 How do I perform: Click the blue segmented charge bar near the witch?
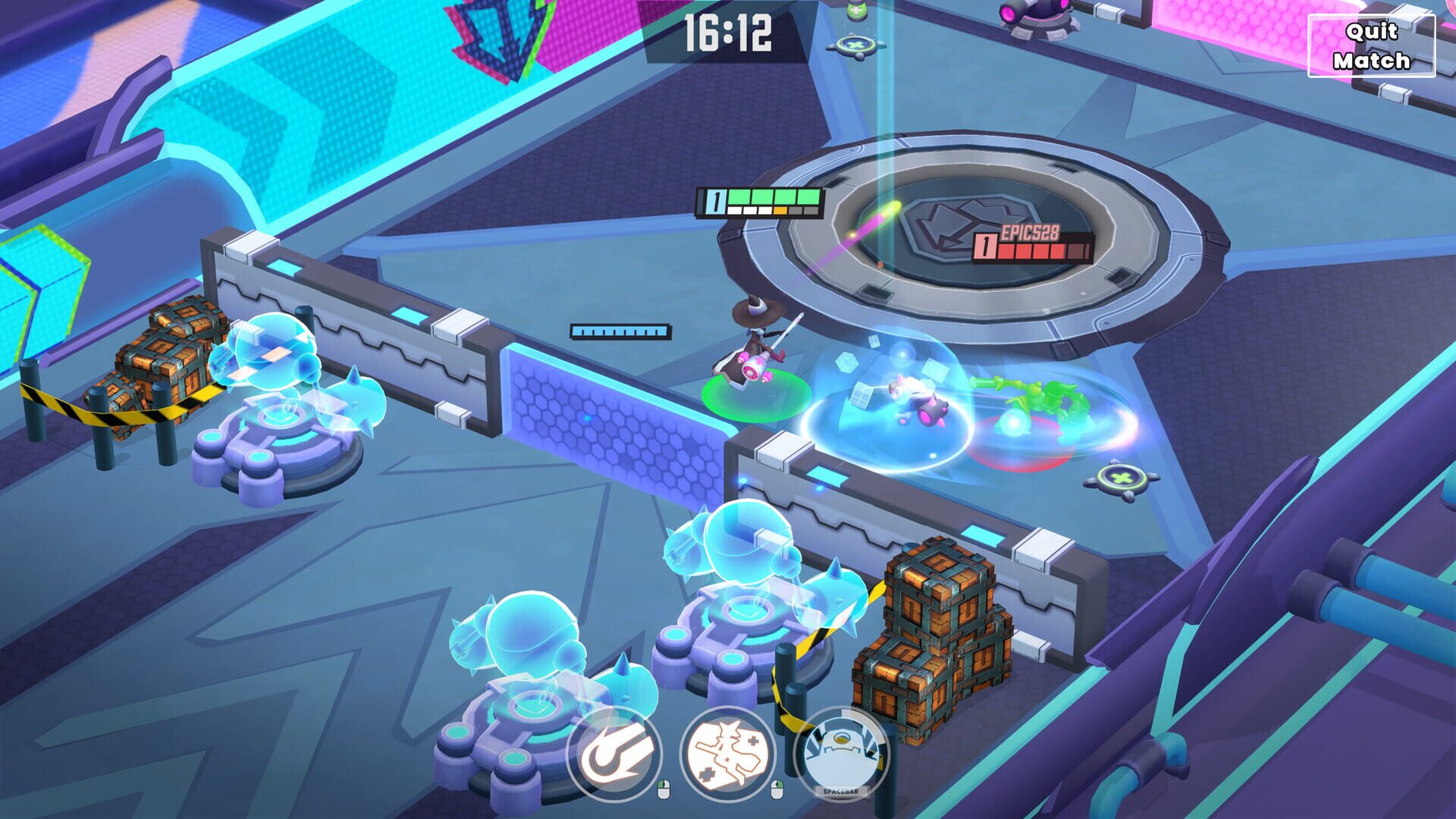(x=619, y=331)
